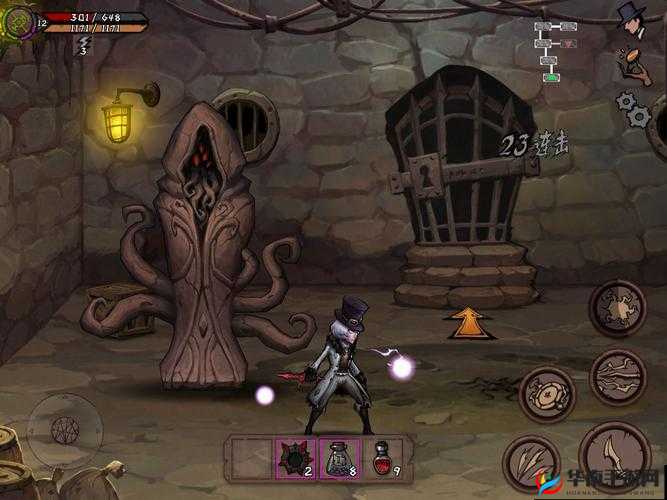
Task: Use the horizontal slash streak skill
Action: click(x=616, y=376)
